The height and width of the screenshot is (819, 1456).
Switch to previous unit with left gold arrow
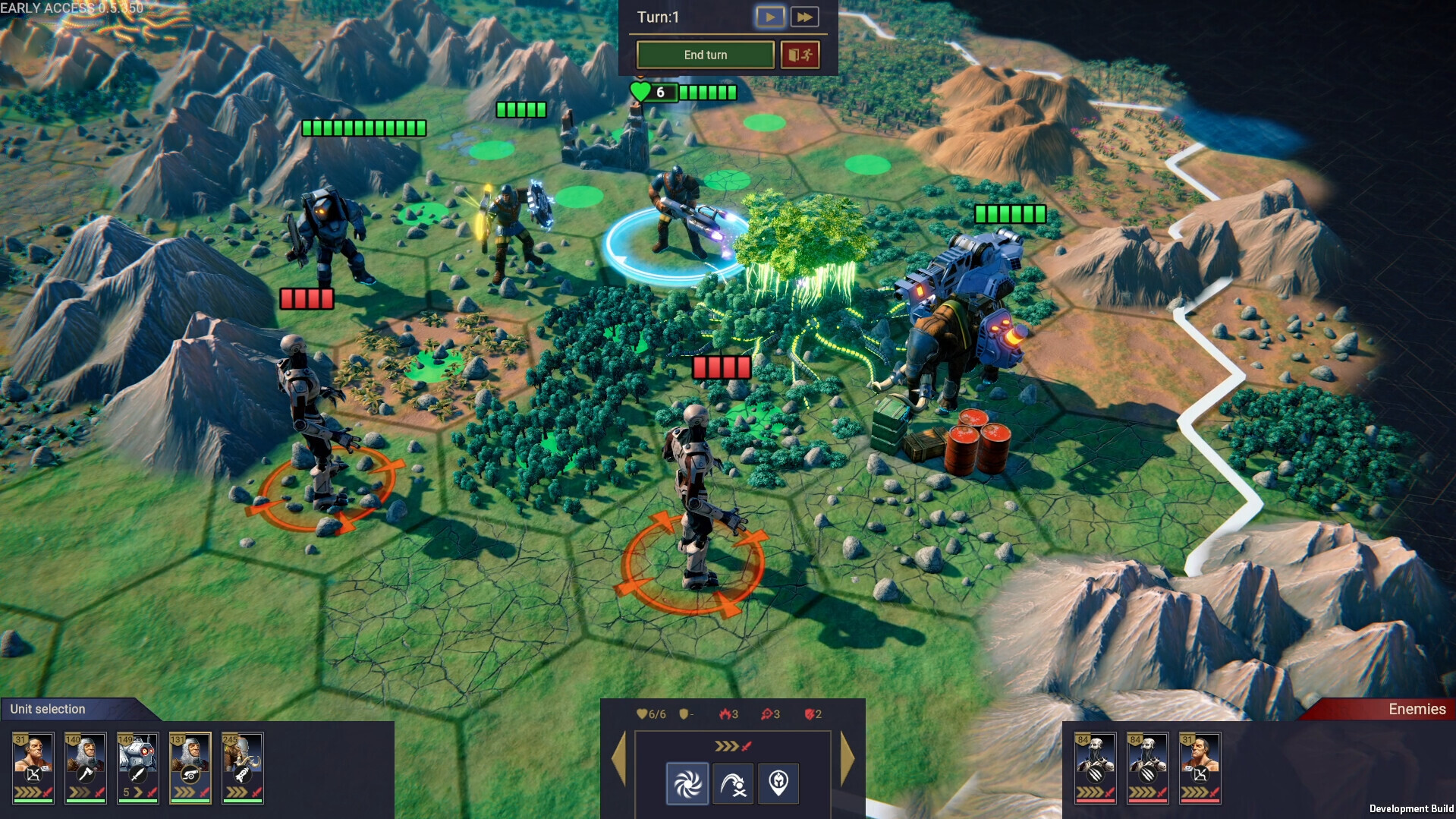point(618,758)
